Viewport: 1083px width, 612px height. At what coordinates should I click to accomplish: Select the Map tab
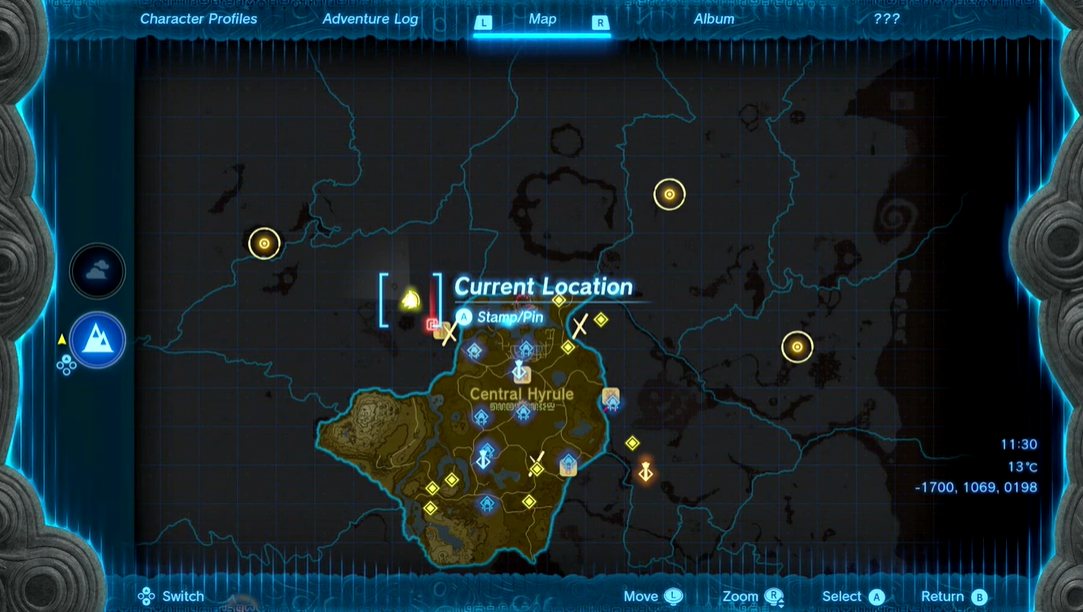click(542, 19)
